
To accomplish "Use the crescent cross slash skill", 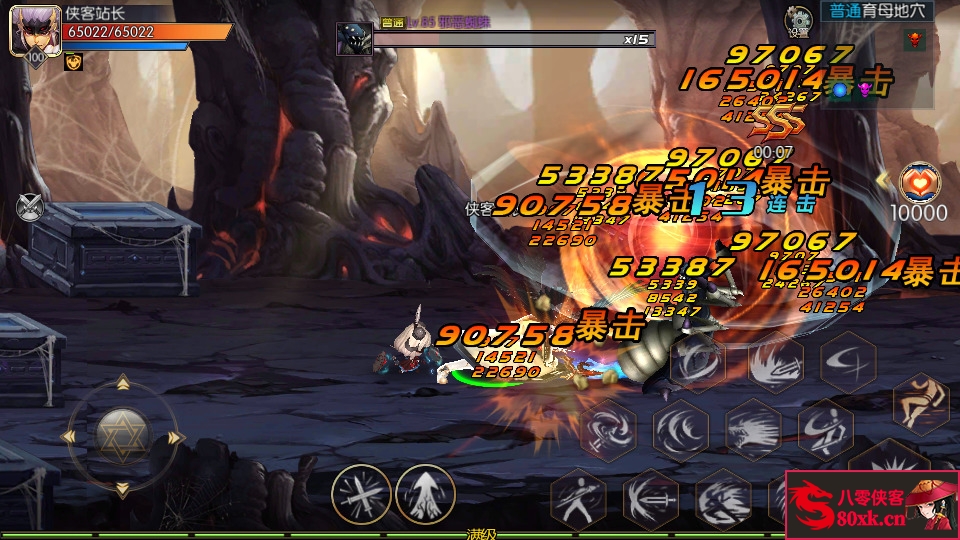I will pos(848,362).
